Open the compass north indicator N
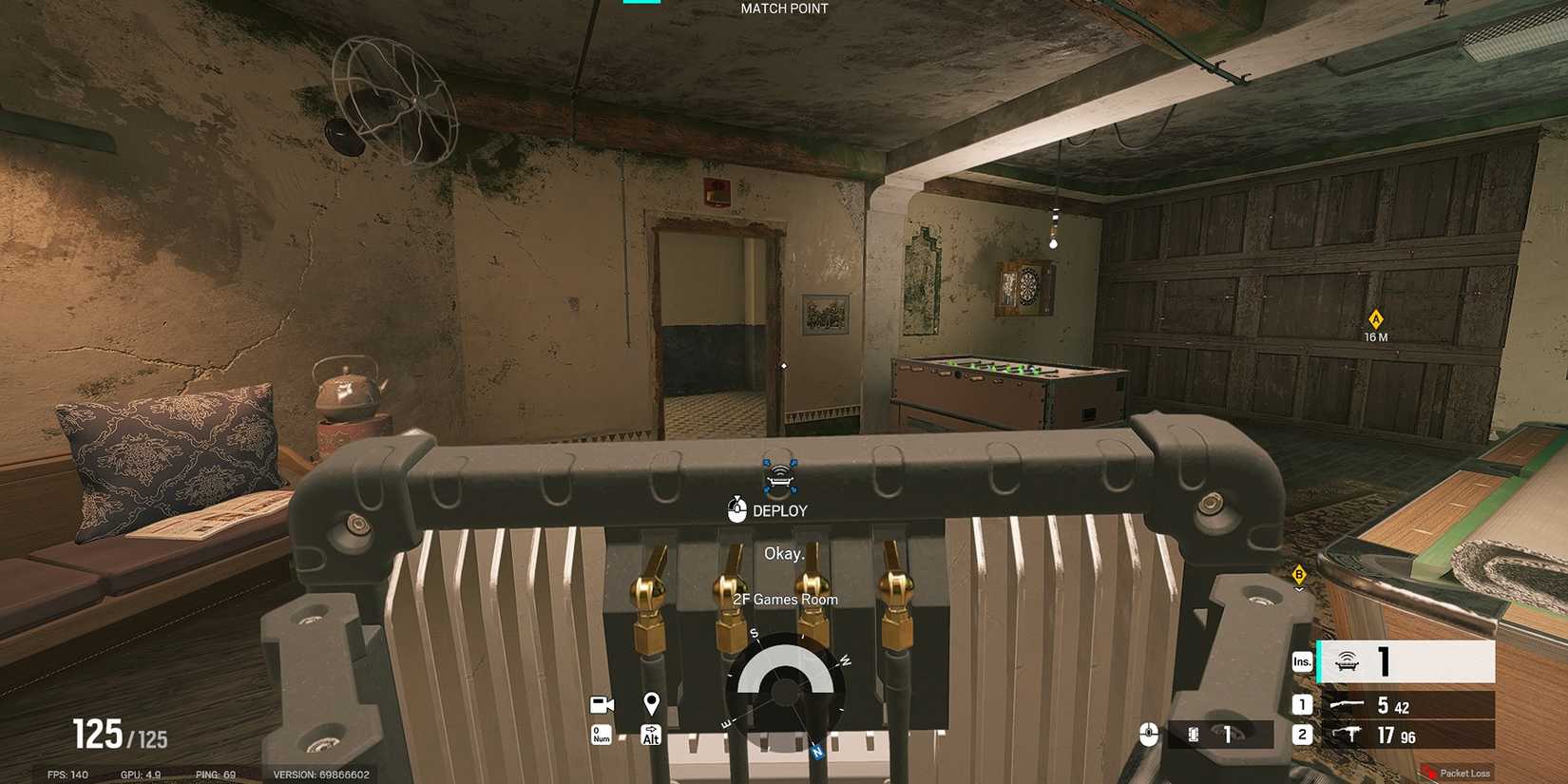 tap(817, 752)
